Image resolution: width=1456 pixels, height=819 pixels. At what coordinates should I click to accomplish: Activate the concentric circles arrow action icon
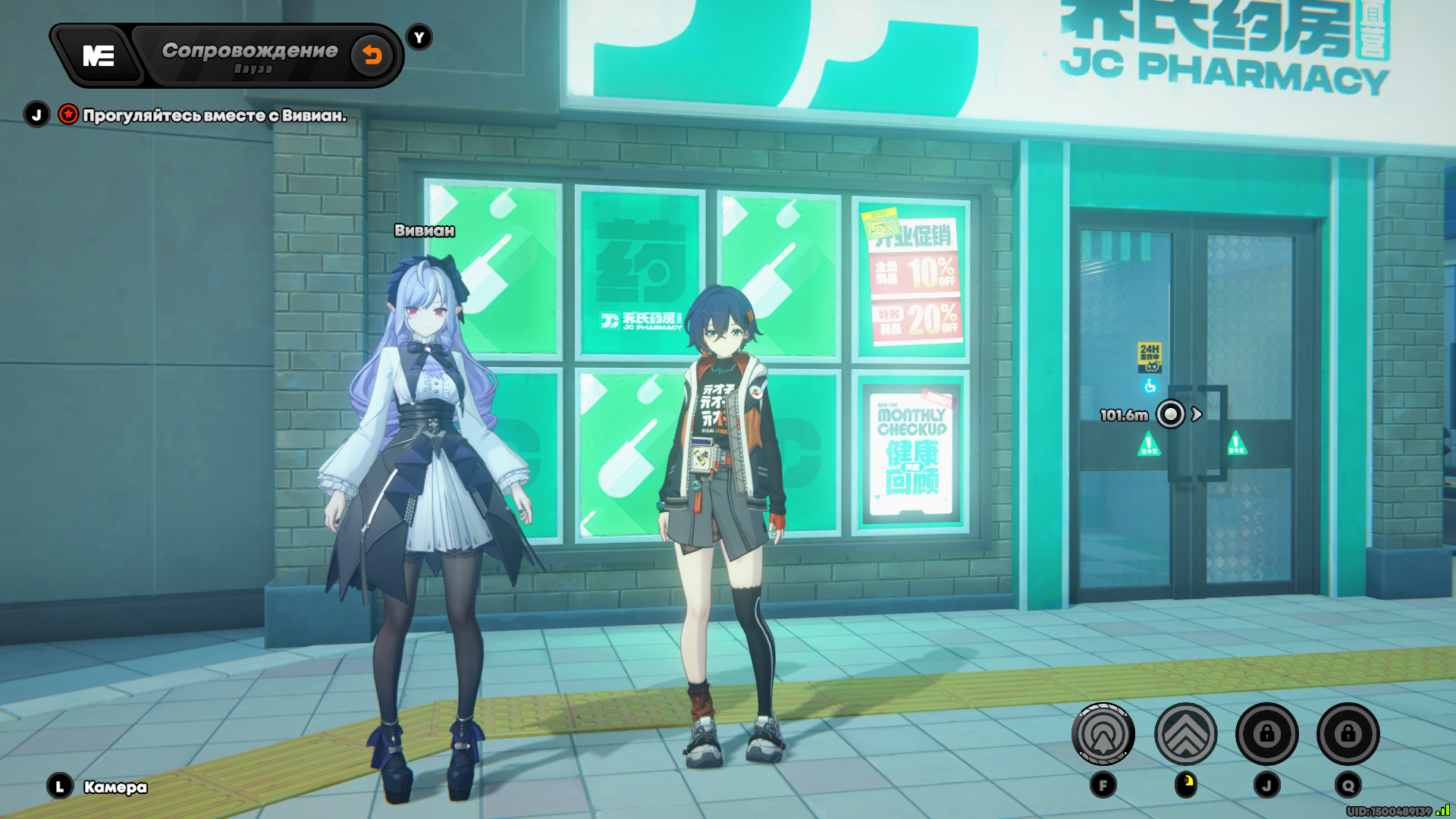click(1103, 734)
